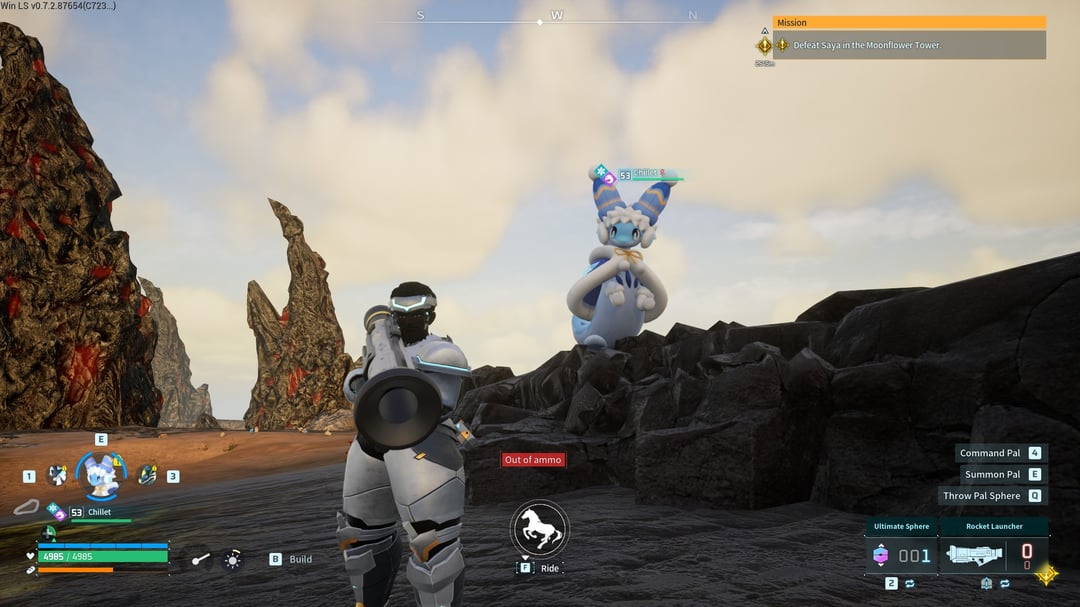Click the compass bar W marker
The image size is (1080, 607).
556,16
